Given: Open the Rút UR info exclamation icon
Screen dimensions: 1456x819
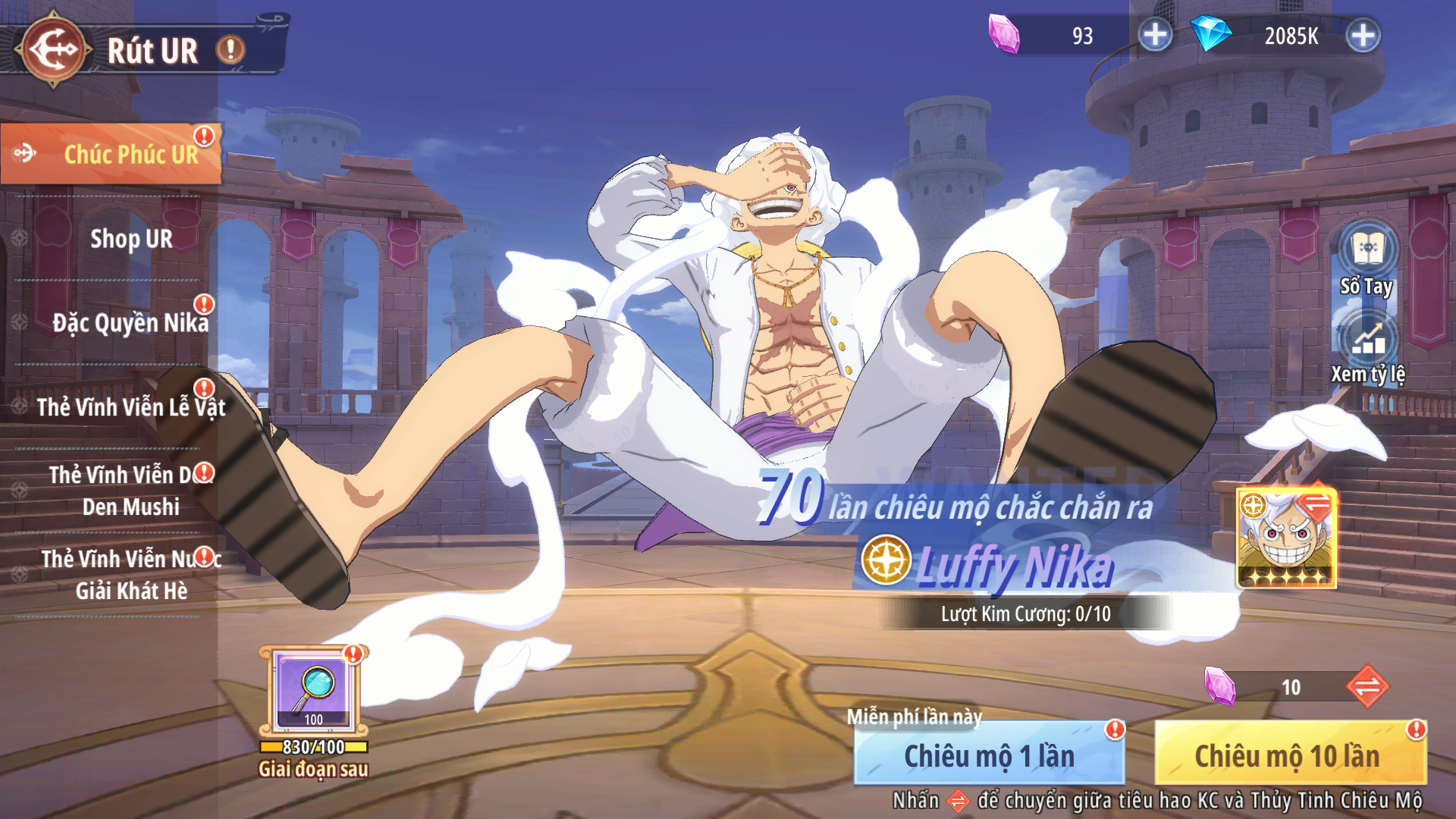Looking at the screenshot, I should tap(231, 50).
